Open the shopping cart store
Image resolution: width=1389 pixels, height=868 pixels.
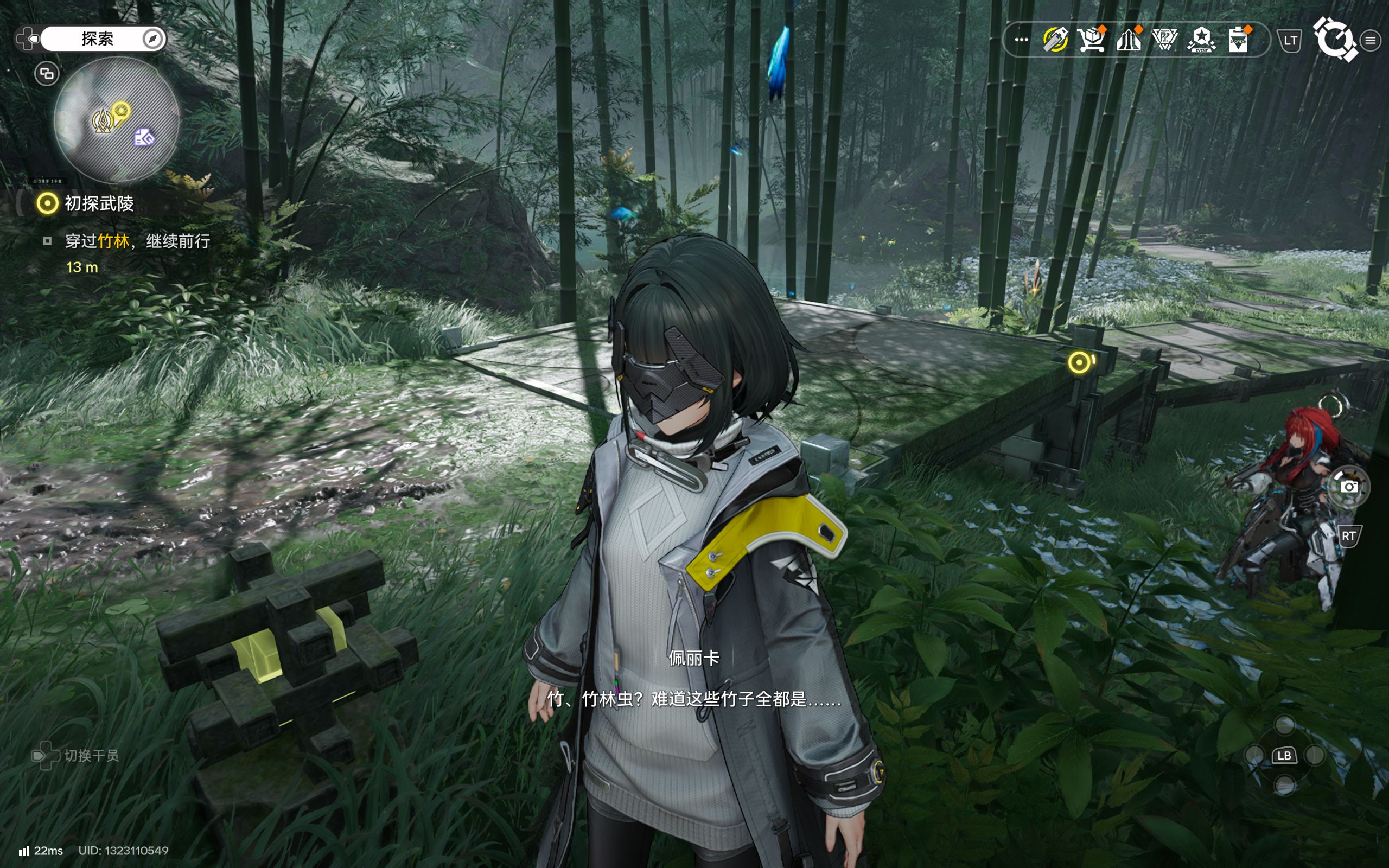(1091, 40)
